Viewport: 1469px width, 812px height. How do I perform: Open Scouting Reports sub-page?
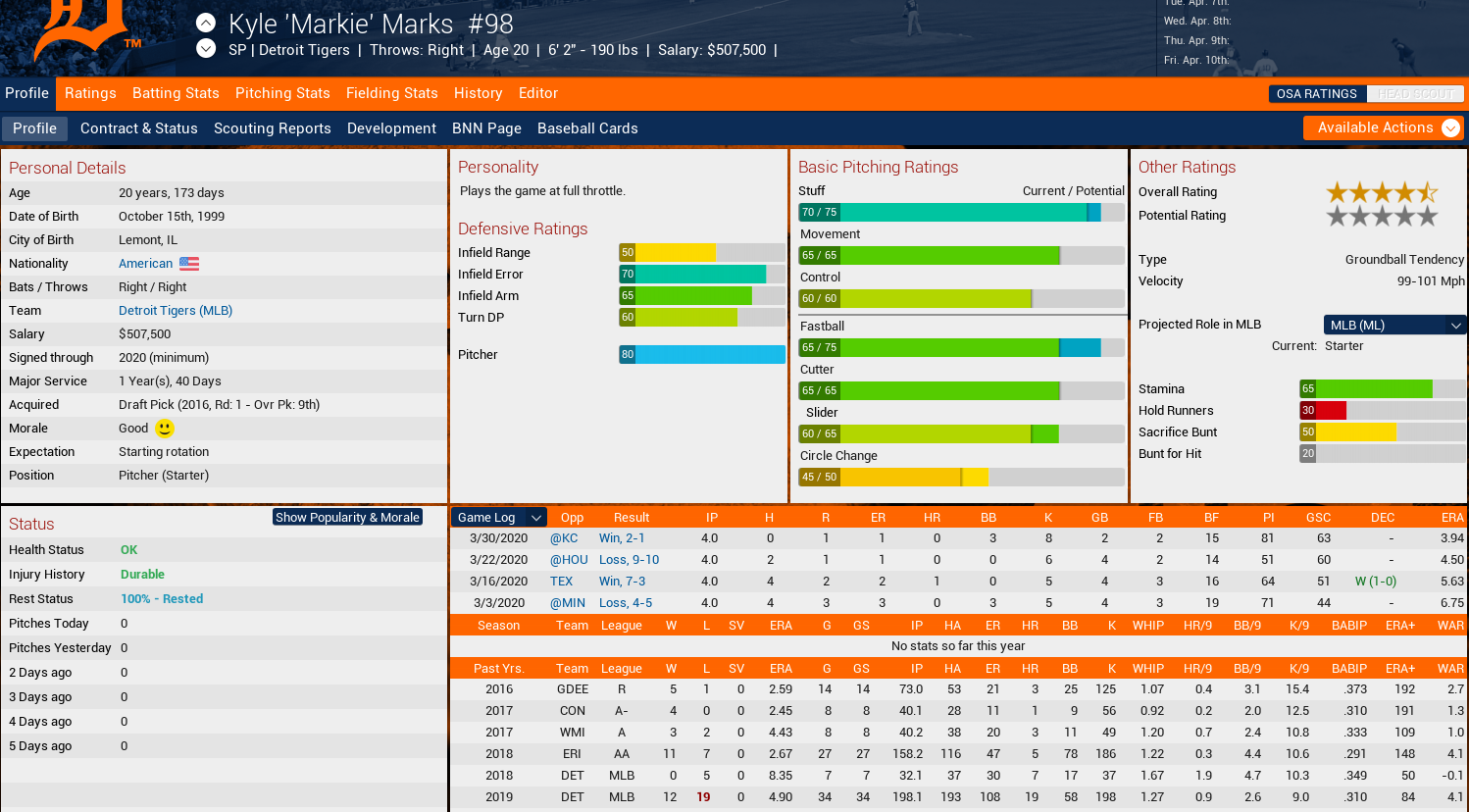point(272,128)
